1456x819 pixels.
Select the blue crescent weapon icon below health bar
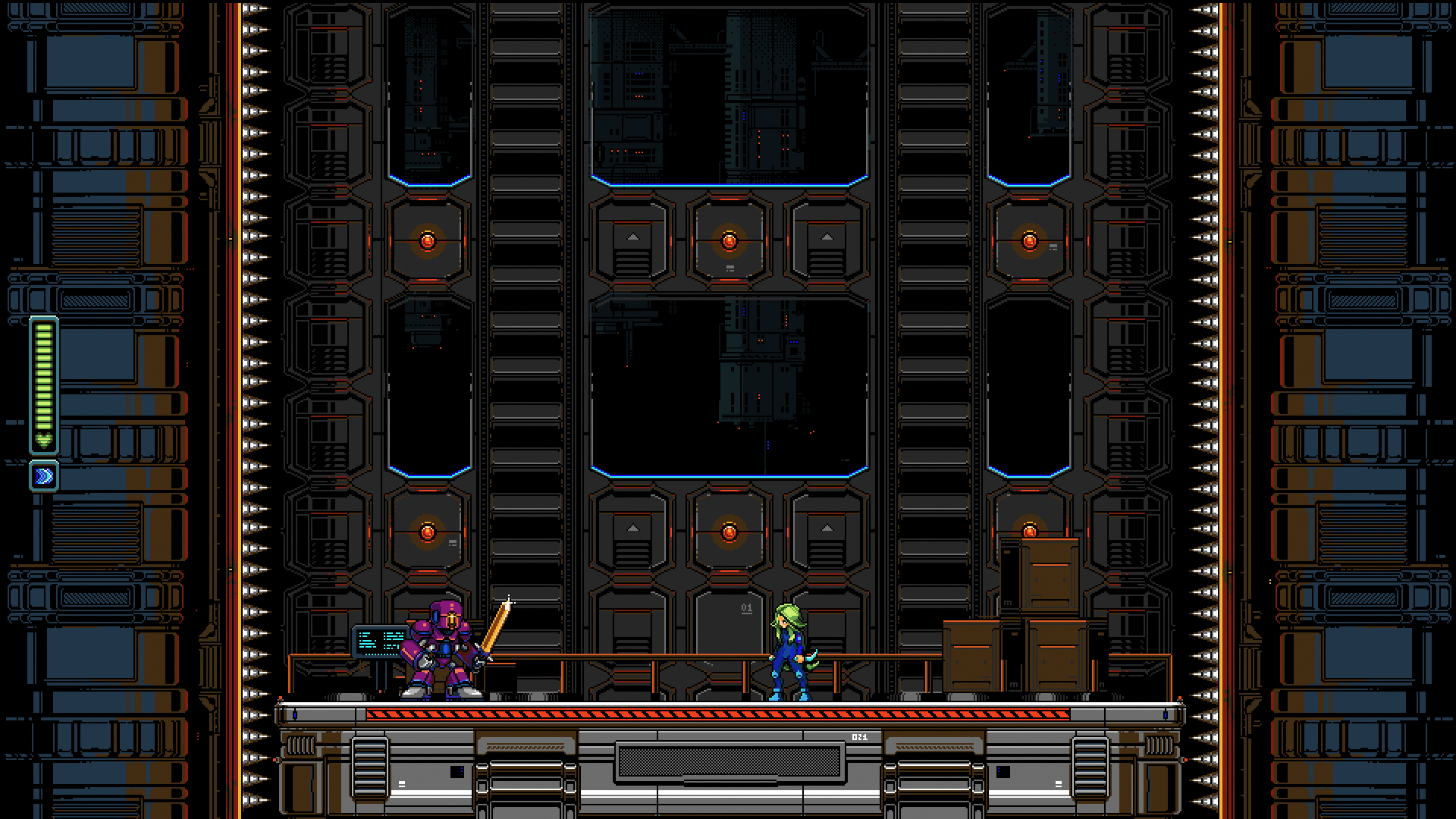(43, 476)
